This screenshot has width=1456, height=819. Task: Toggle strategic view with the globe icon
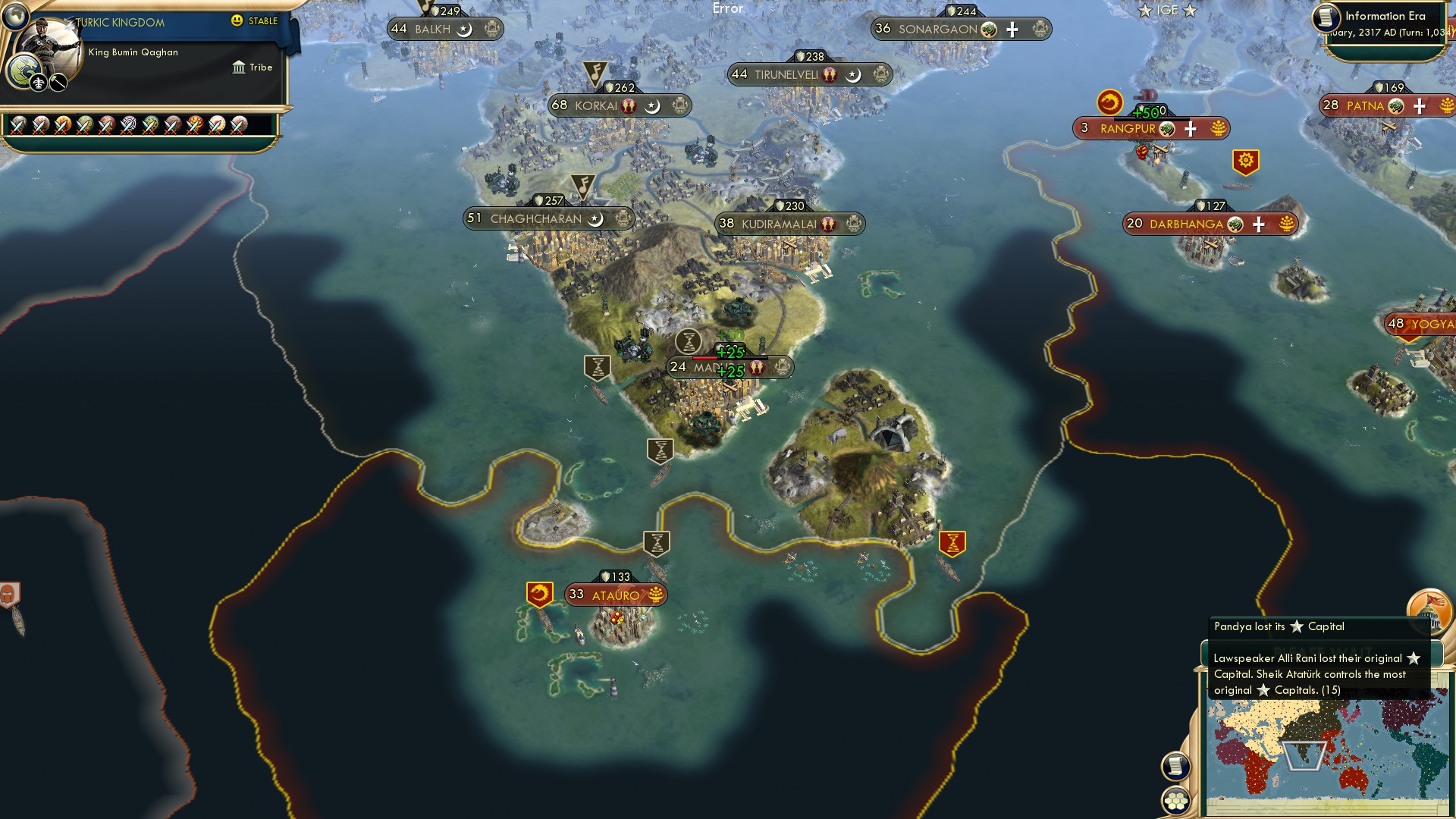pos(15,17)
